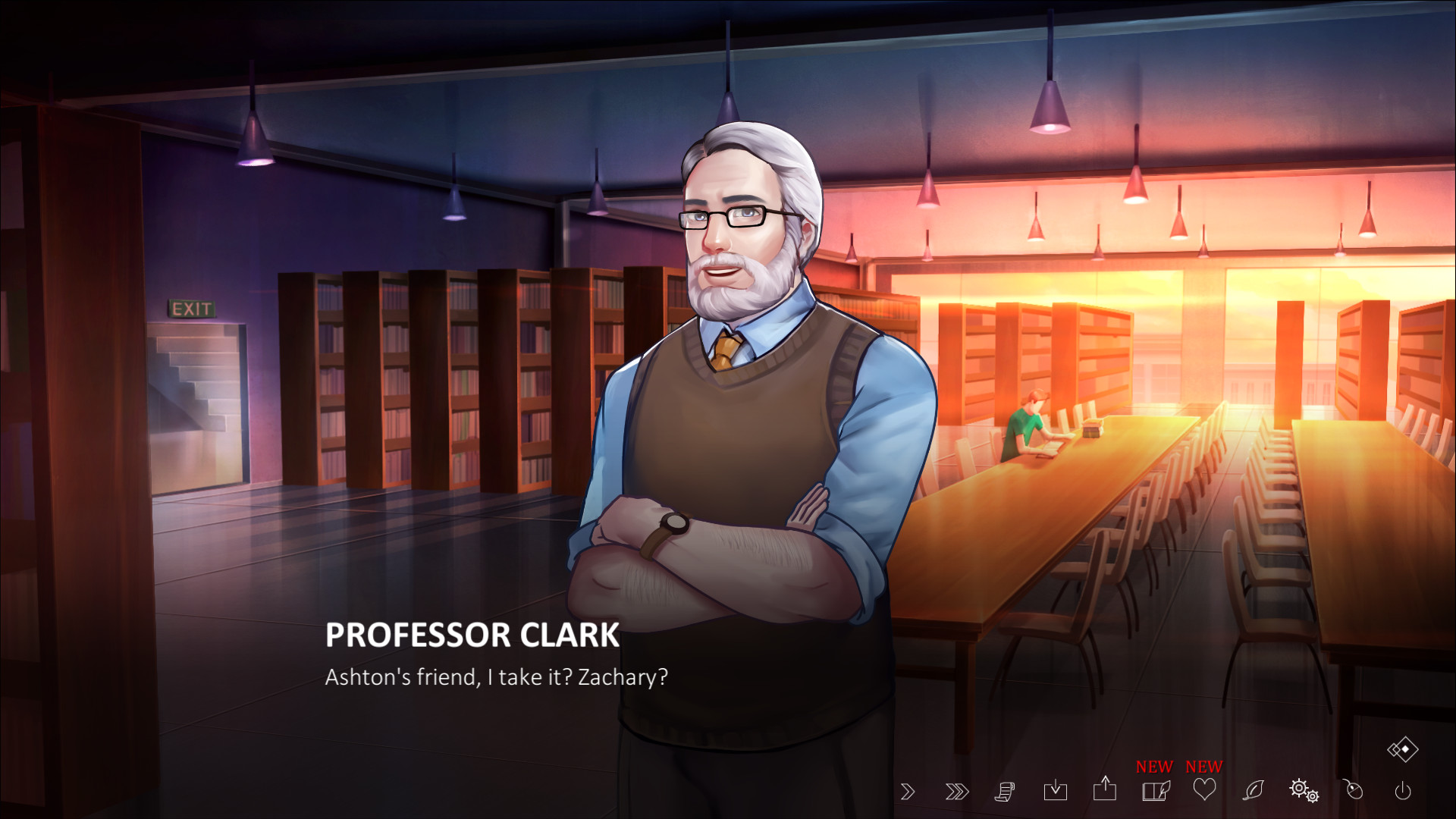Viewport: 1456px width, 819px height.
Task: Click the NEW badge above the journal icon
Action: pyautogui.click(x=1153, y=767)
